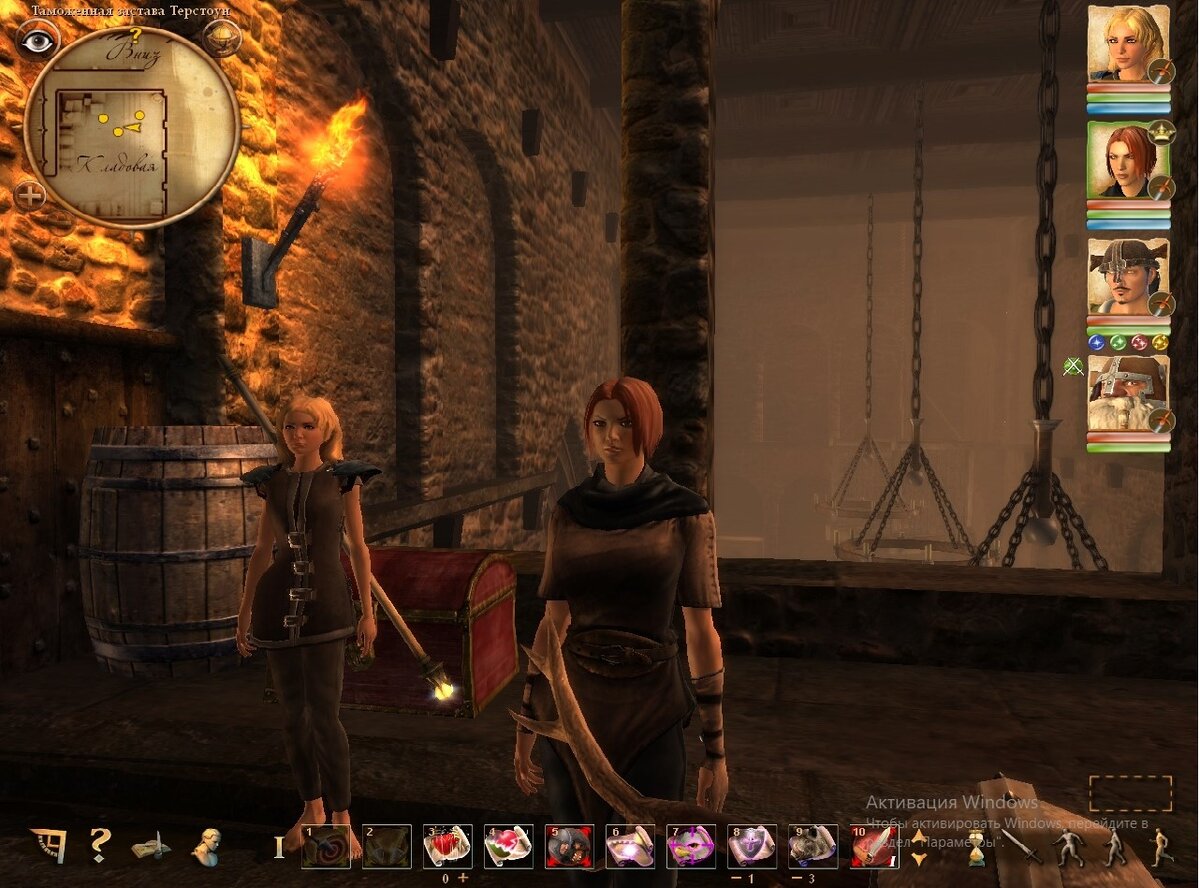Image resolution: width=1200 pixels, height=888 pixels.
Task: Open the help question mark icon
Action: click(x=99, y=845)
